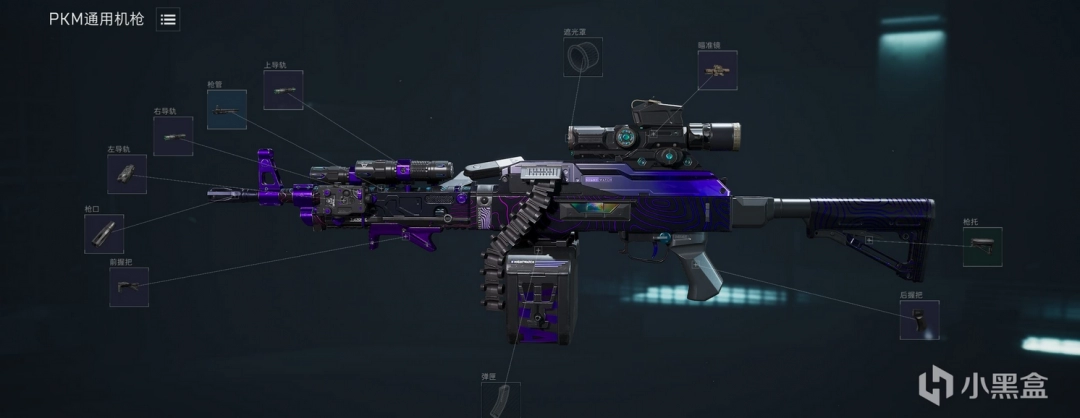The image size is (1080, 418).
Task: Select the 枪托 stock slot
Action: click(x=982, y=246)
